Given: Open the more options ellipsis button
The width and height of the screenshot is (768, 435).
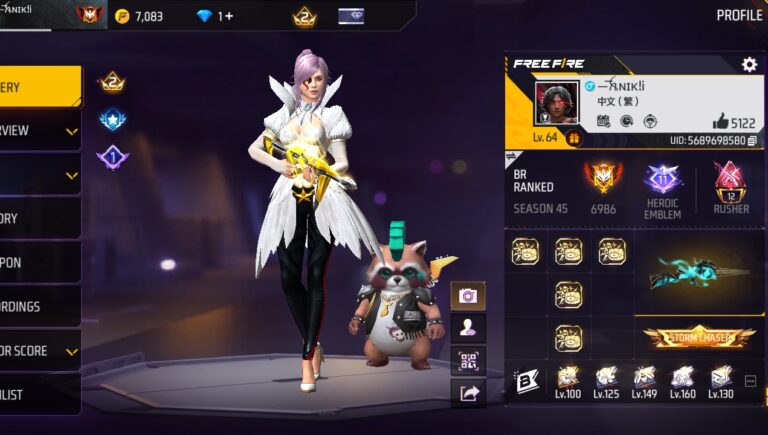Looking at the screenshot, I should pyautogui.click(x=751, y=381).
